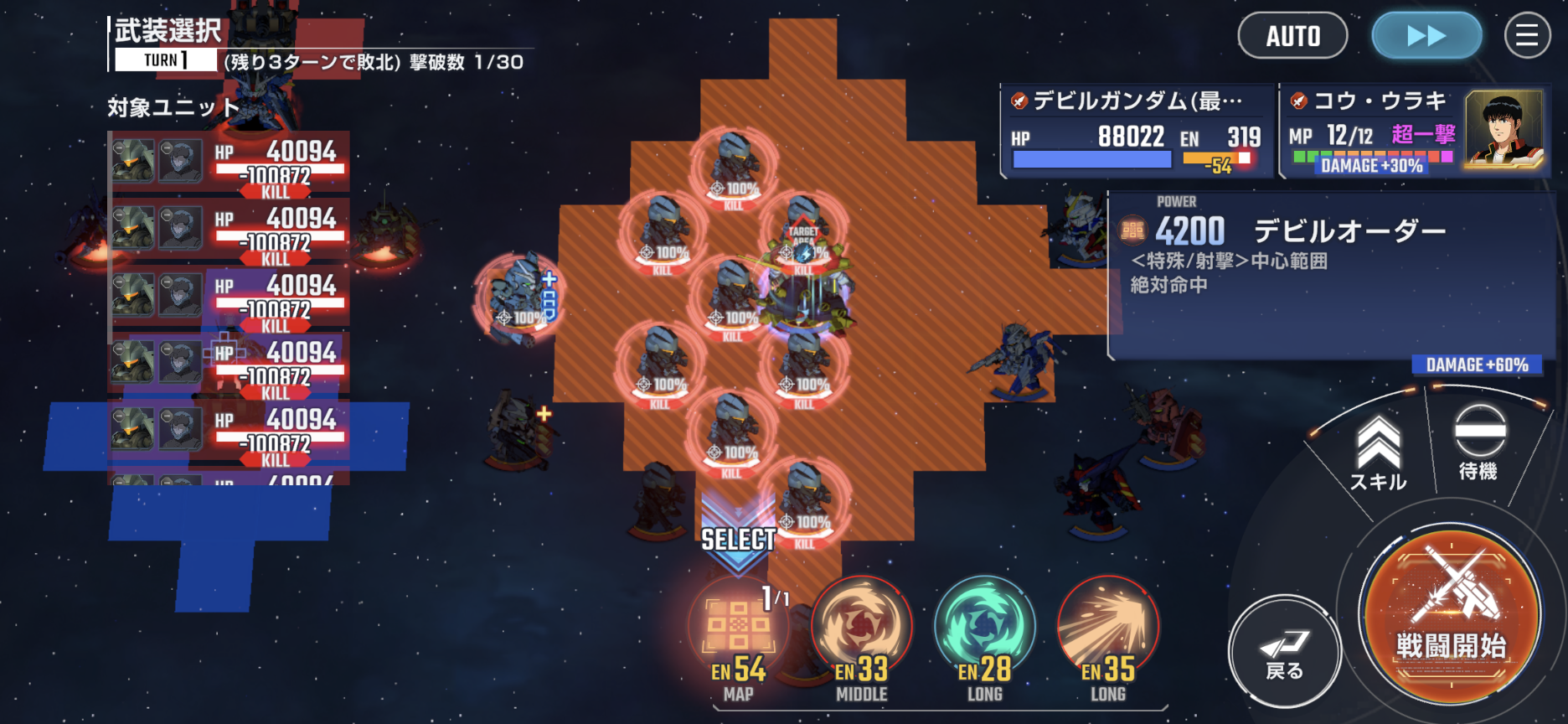Open the スキル skill menu
Image resolution: width=1568 pixels, height=724 pixels.
click(x=1378, y=453)
